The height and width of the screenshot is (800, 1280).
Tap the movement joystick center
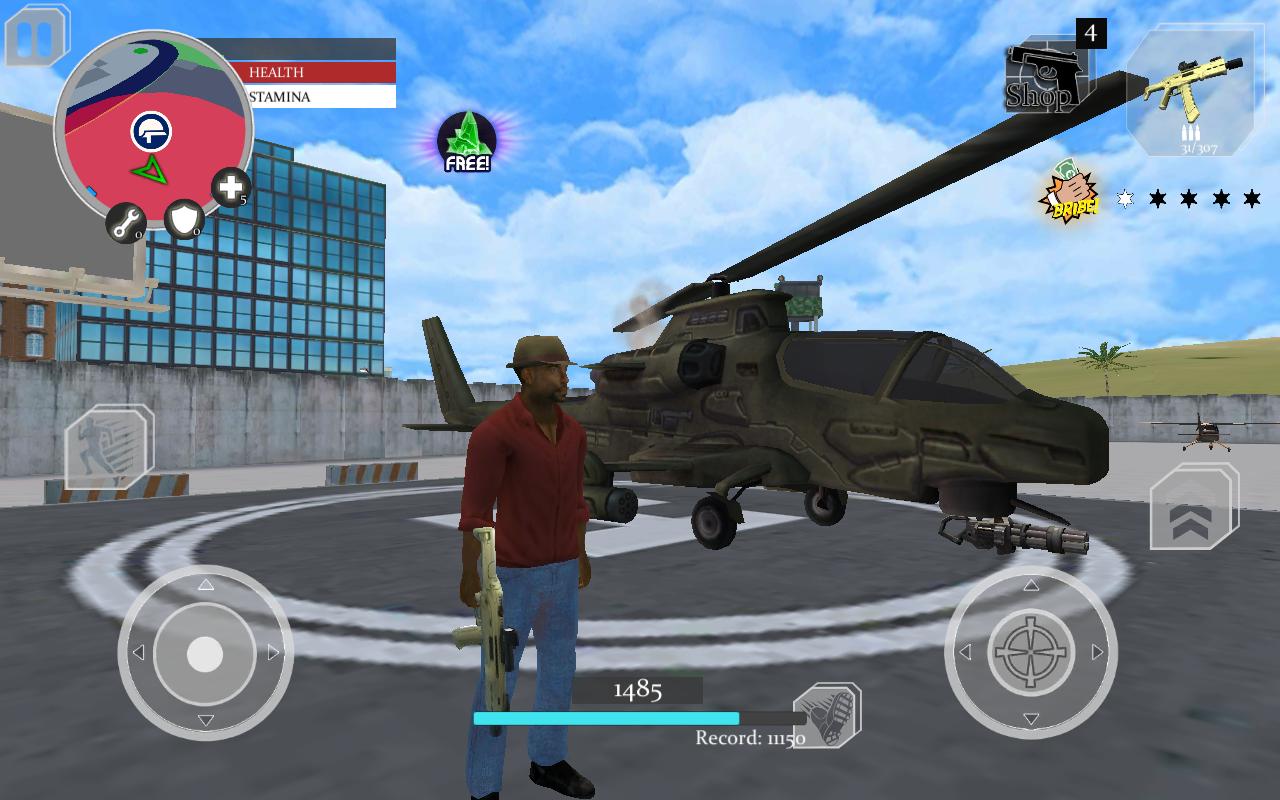pyautogui.click(x=205, y=654)
